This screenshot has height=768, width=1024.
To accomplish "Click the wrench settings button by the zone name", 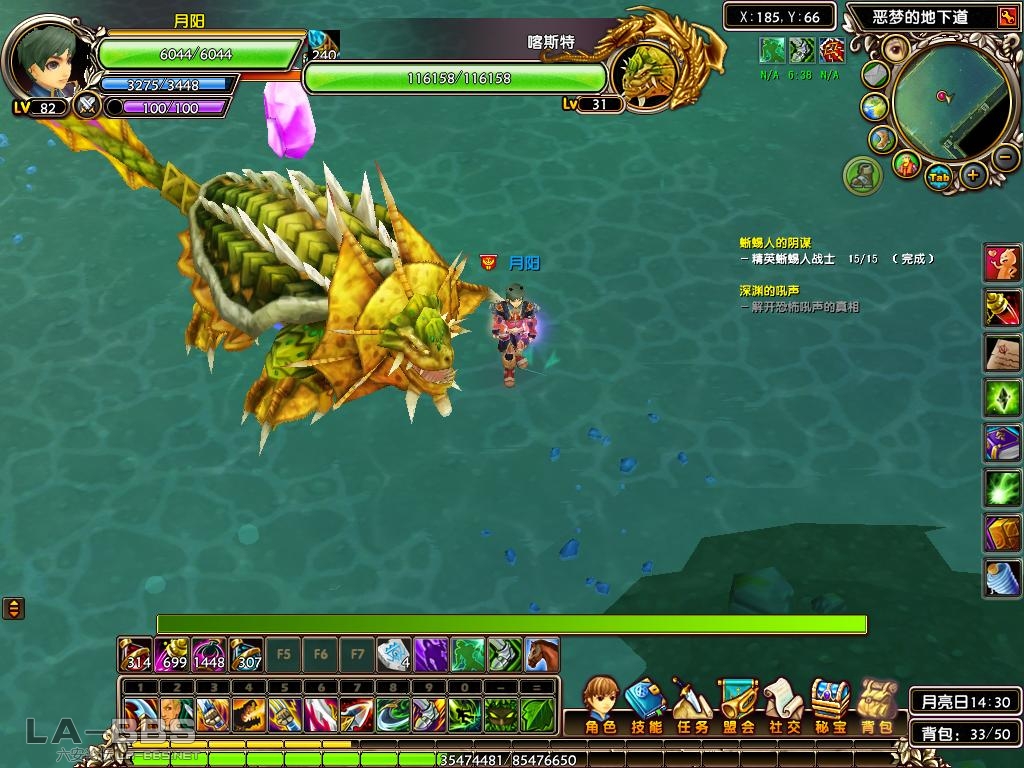I will coord(1005,17).
